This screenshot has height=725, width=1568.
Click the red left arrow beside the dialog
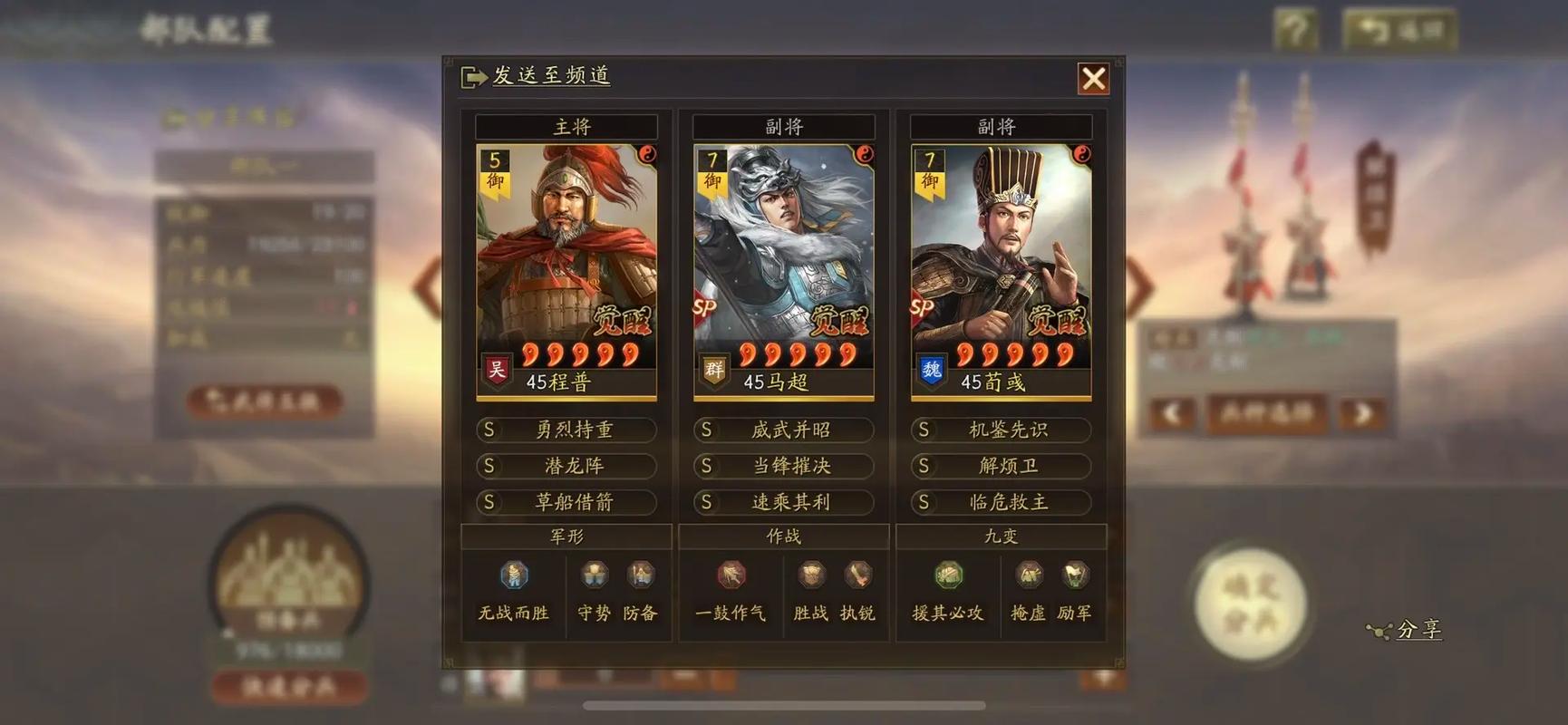click(422, 281)
